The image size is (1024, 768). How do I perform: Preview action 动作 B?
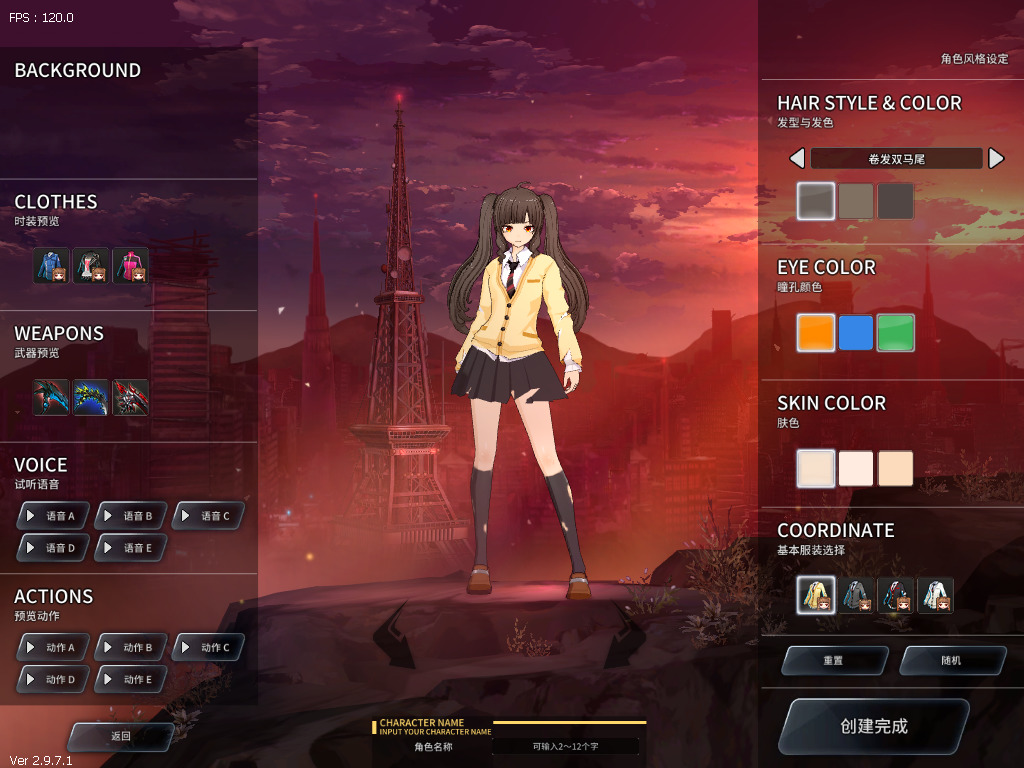[x=131, y=648]
